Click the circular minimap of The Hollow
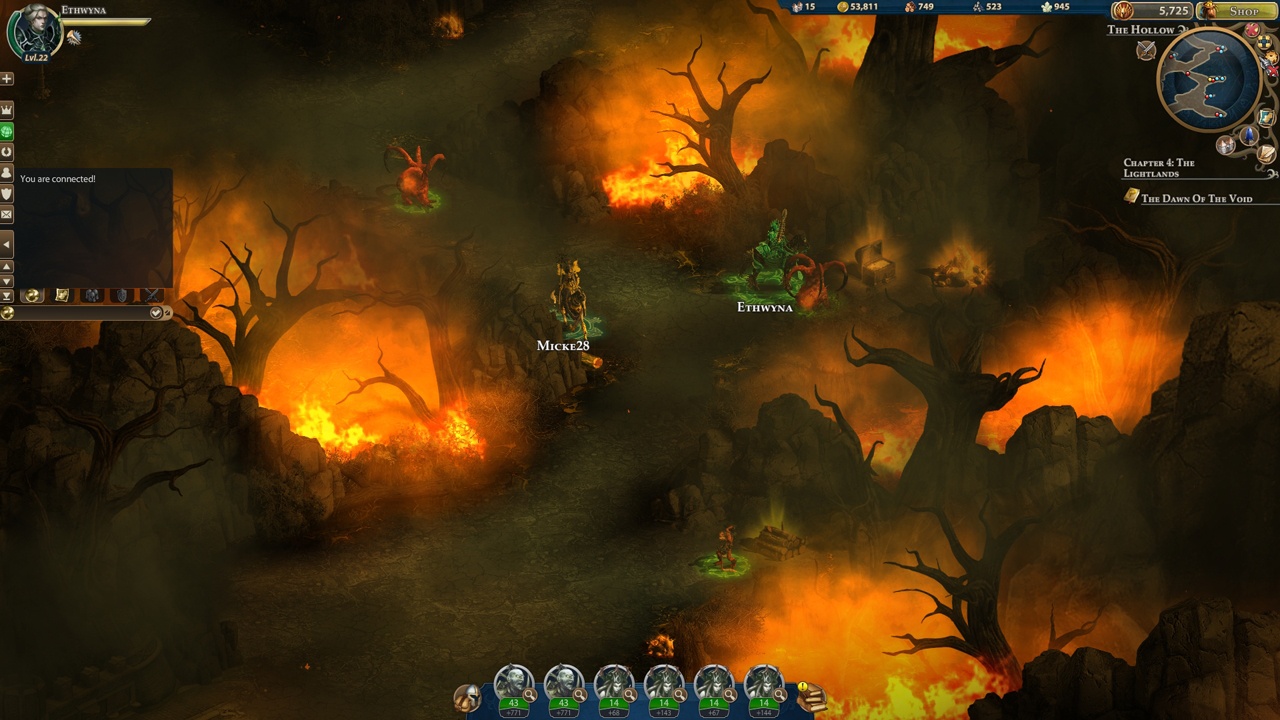The height and width of the screenshot is (720, 1280). [x=1208, y=80]
